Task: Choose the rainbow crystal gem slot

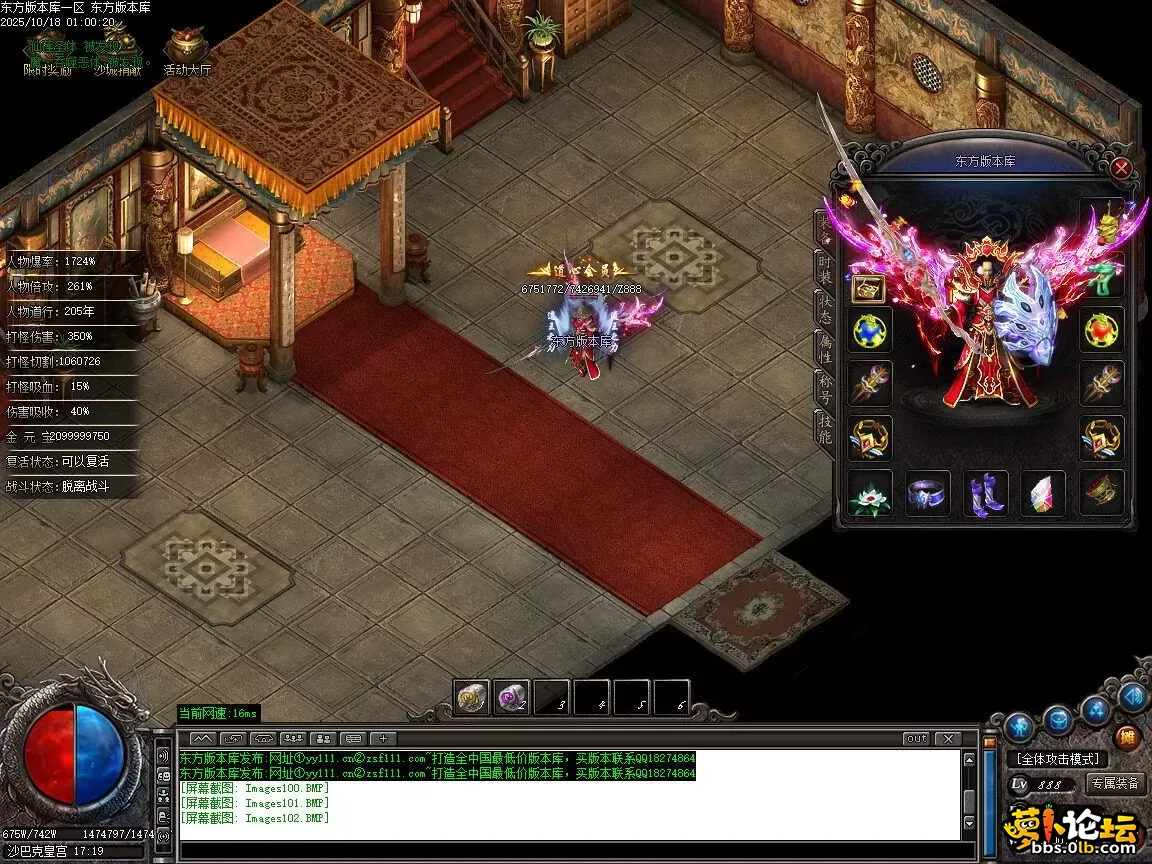Action: pyautogui.click(x=1042, y=493)
